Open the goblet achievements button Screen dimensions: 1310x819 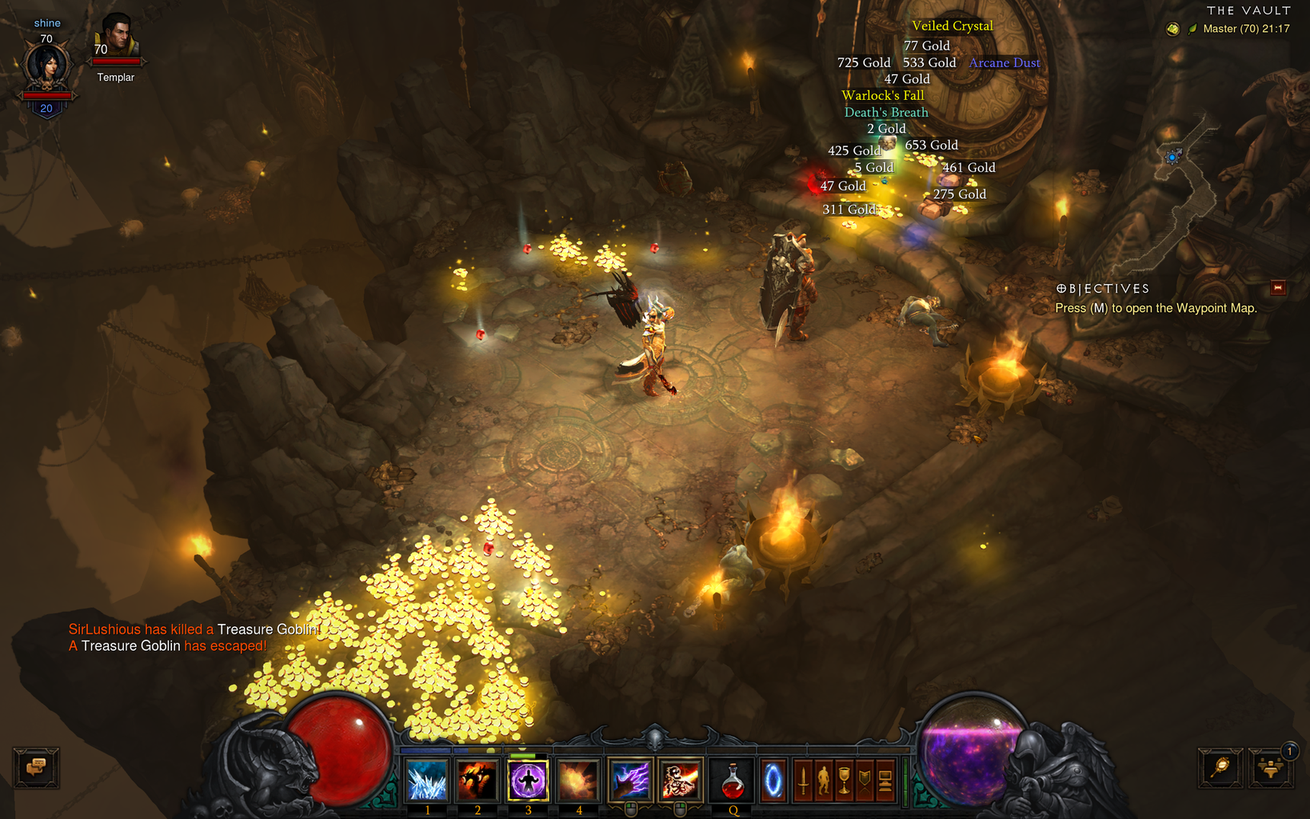click(x=844, y=779)
